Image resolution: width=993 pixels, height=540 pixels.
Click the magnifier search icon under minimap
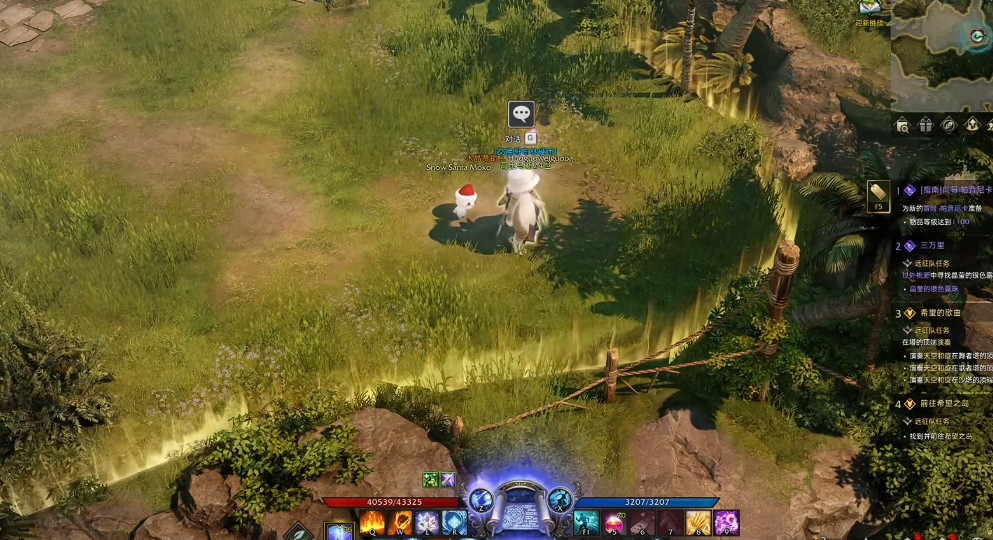(903, 125)
